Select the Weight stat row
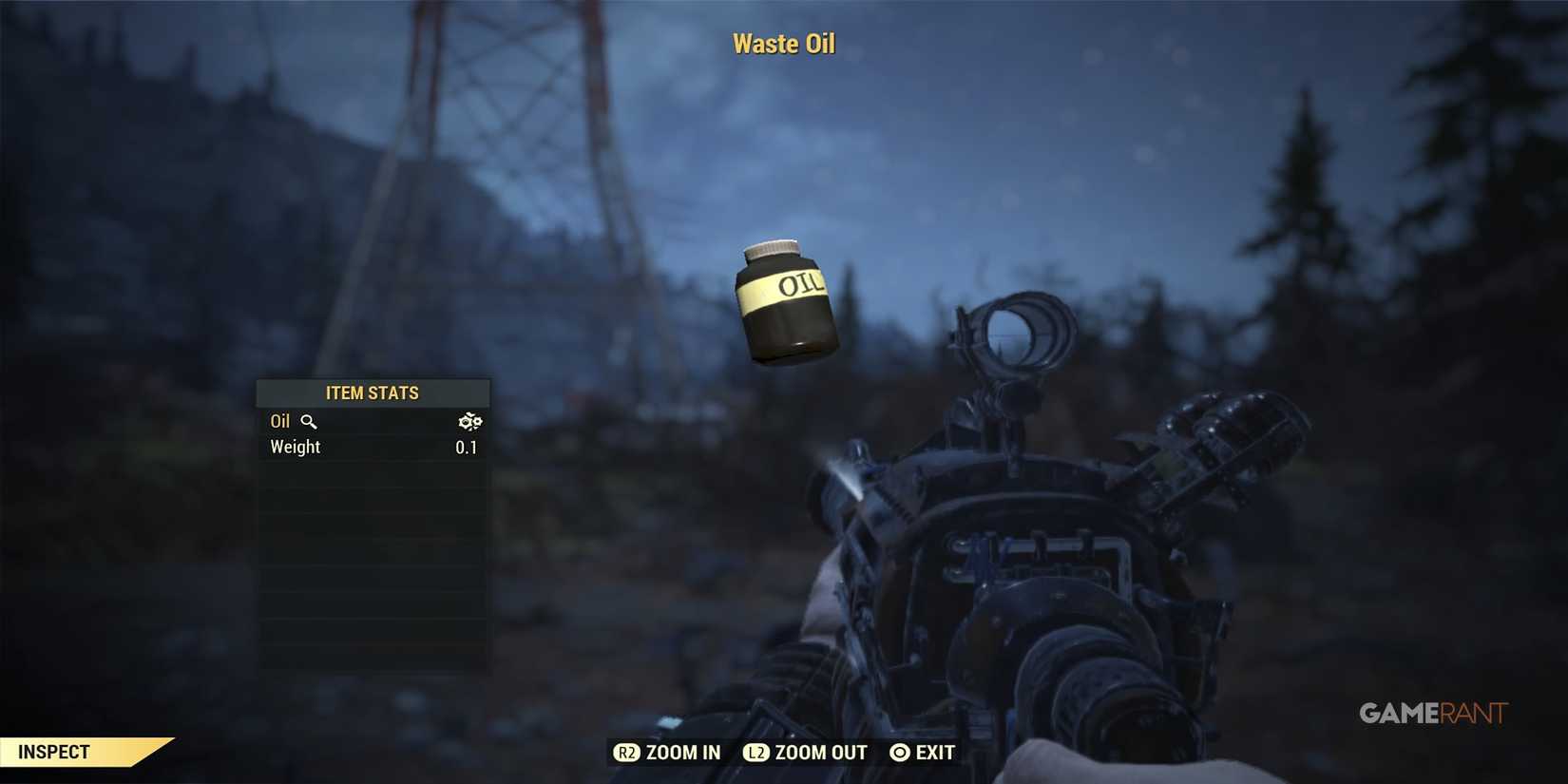1568x784 pixels. [295, 447]
